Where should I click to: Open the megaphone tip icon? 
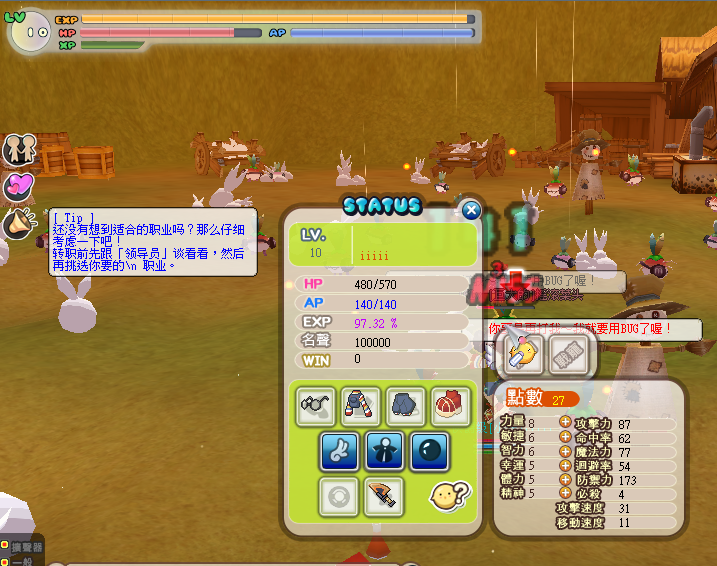(x=18, y=224)
